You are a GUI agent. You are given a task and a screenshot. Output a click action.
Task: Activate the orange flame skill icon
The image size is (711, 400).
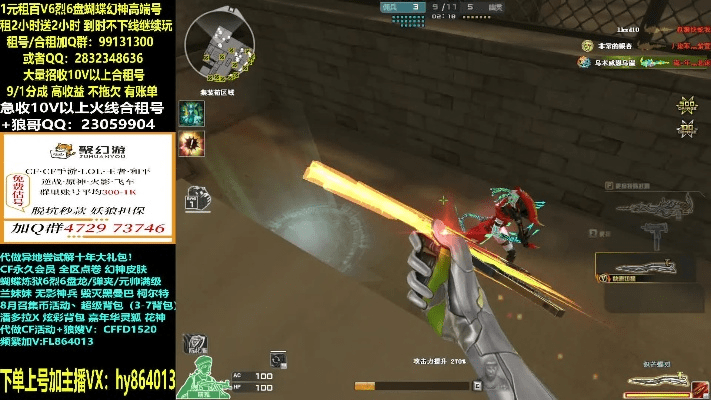pyautogui.click(x=191, y=145)
